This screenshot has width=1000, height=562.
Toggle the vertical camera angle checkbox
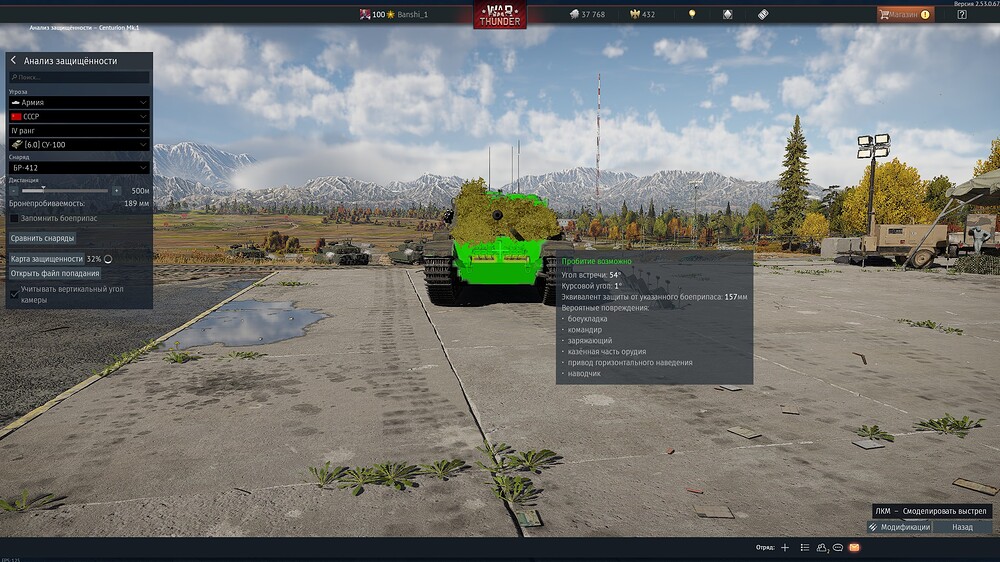[x=14, y=294]
